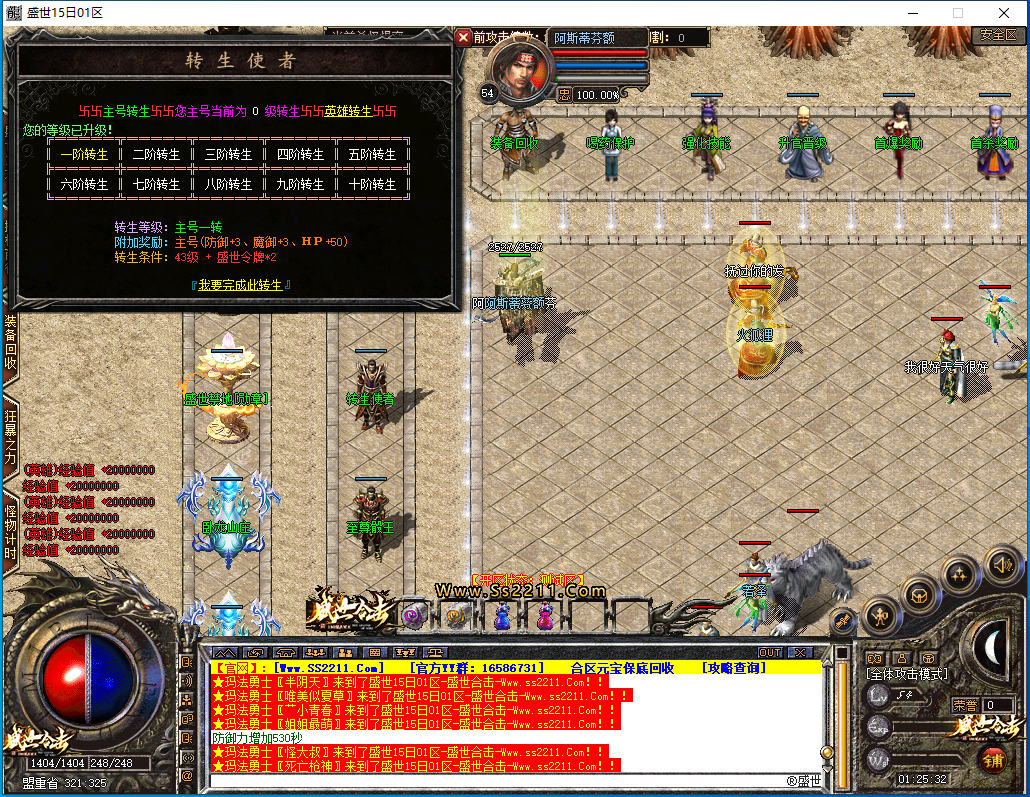
Task: Open the round 铺 shop button
Action: (994, 759)
